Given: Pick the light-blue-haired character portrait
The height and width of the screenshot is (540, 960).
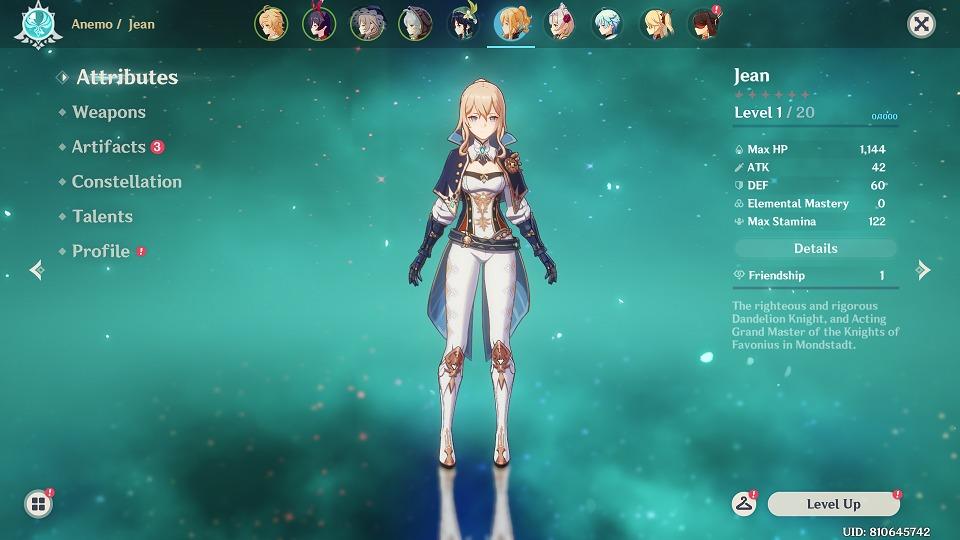Looking at the screenshot, I should [x=607, y=23].
